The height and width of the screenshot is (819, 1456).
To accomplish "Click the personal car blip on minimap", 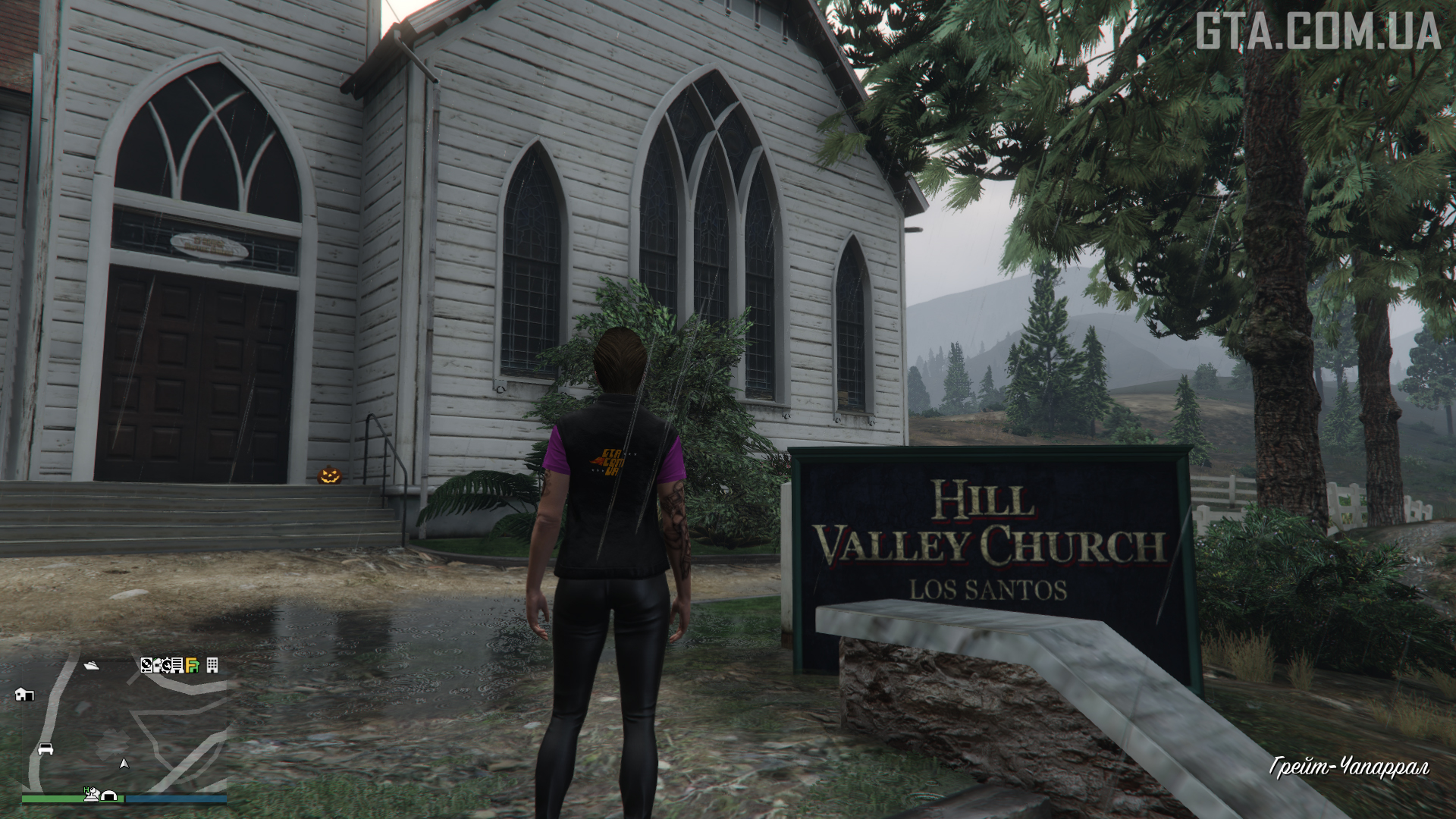I will pyautogui.click(x=45, y=748).
